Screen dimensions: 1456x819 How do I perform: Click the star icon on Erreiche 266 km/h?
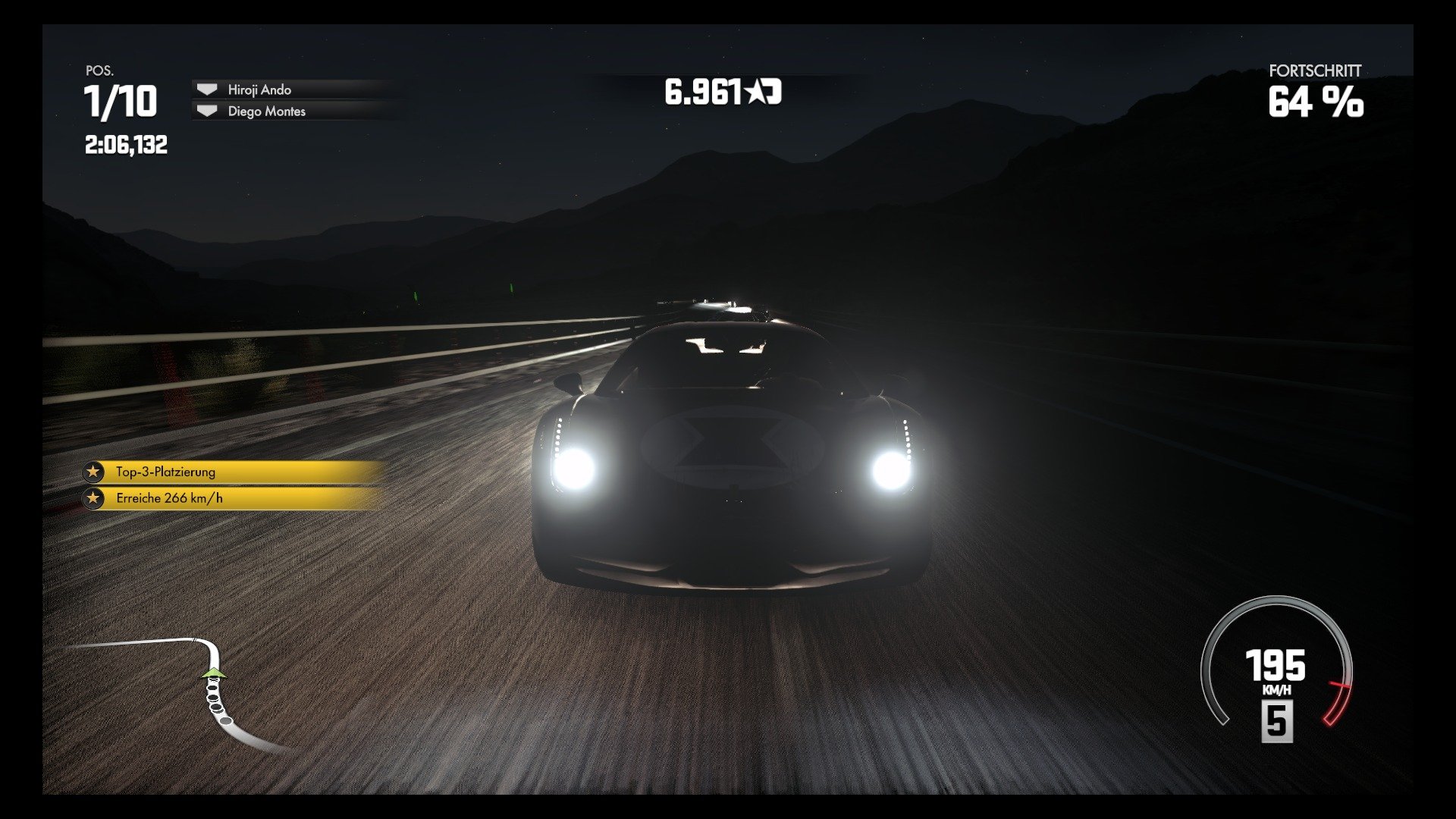pos(93,498)
